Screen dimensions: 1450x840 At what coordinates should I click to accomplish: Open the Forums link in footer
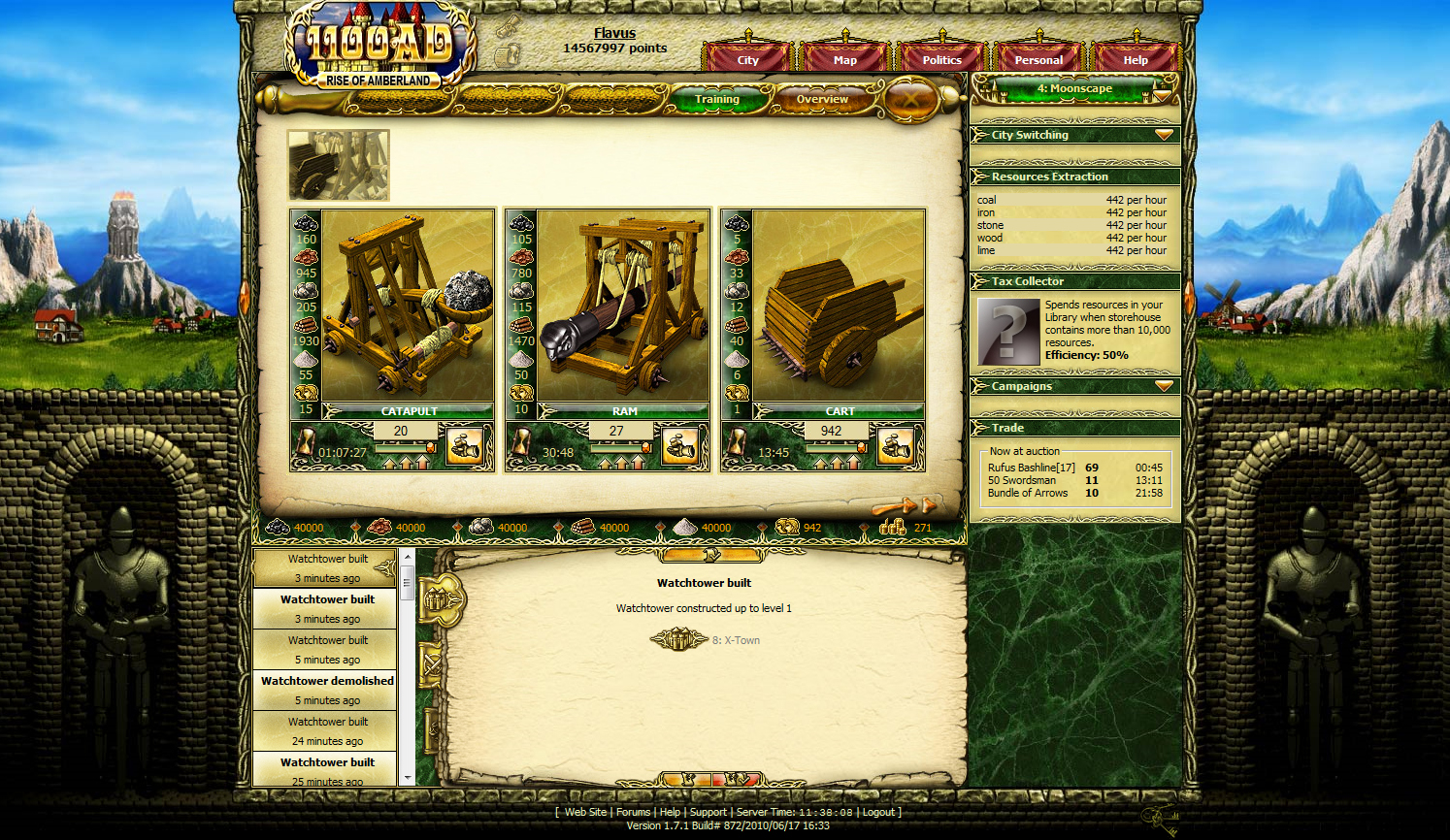pyautogui.click(x=633, y=813)
